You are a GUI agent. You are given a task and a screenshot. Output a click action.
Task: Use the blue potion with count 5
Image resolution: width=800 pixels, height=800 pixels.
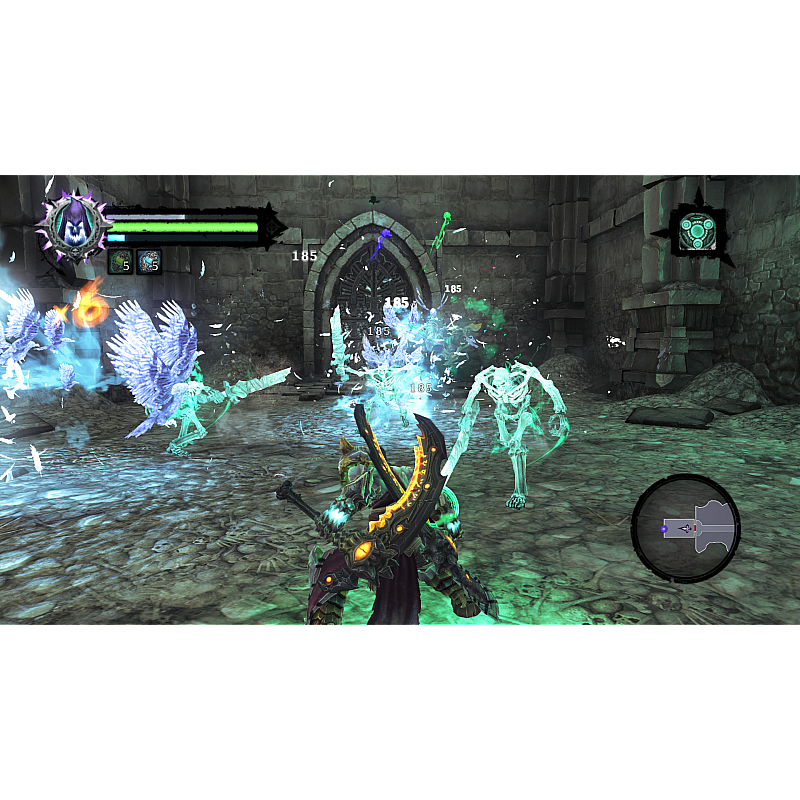click(x=149, y=262)
